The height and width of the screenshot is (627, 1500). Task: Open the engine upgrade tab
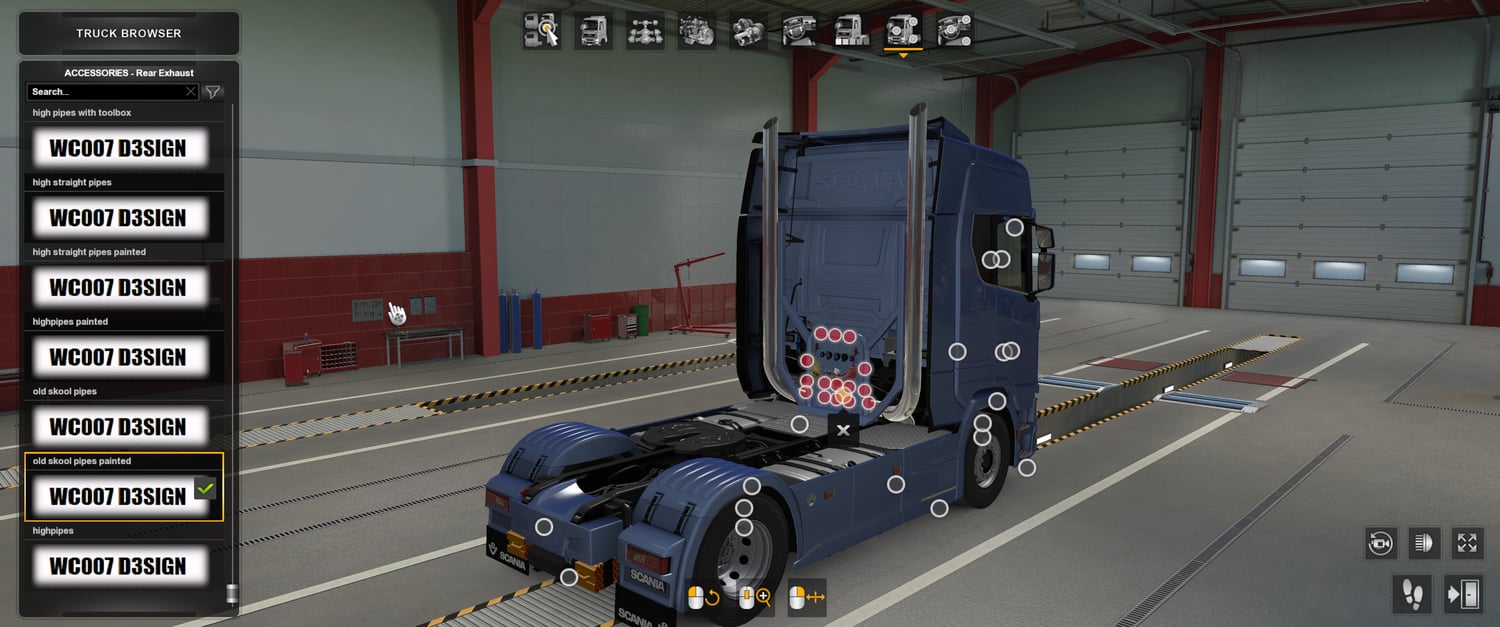(696, 30)
